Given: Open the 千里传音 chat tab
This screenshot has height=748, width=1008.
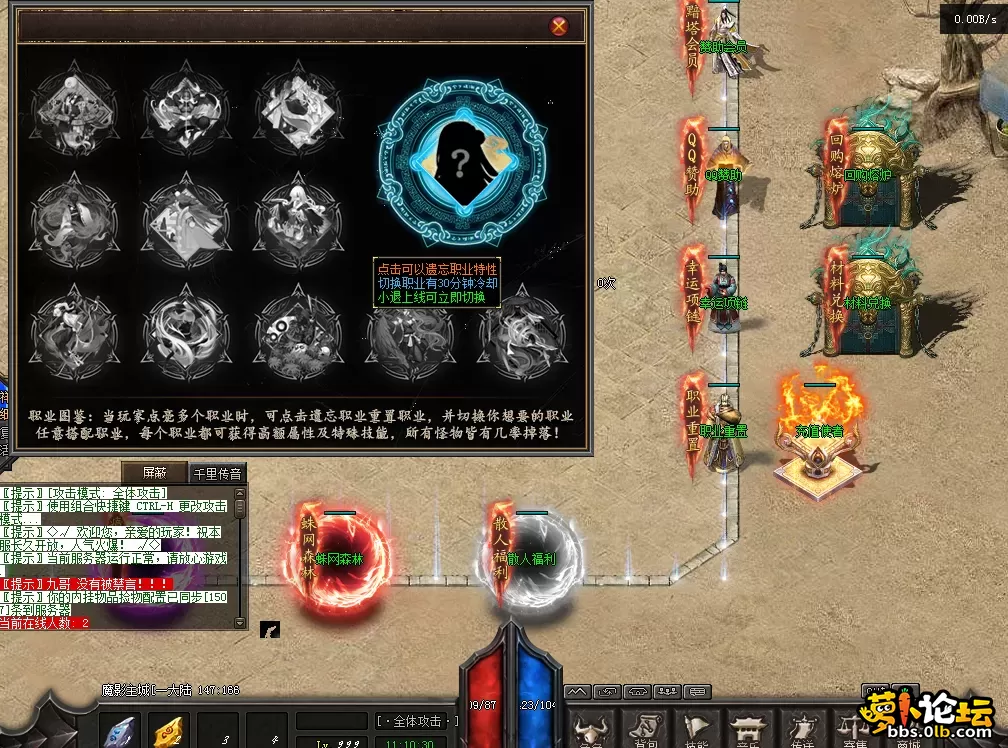Looking at the screenshot, I should (x=218, y=473).
